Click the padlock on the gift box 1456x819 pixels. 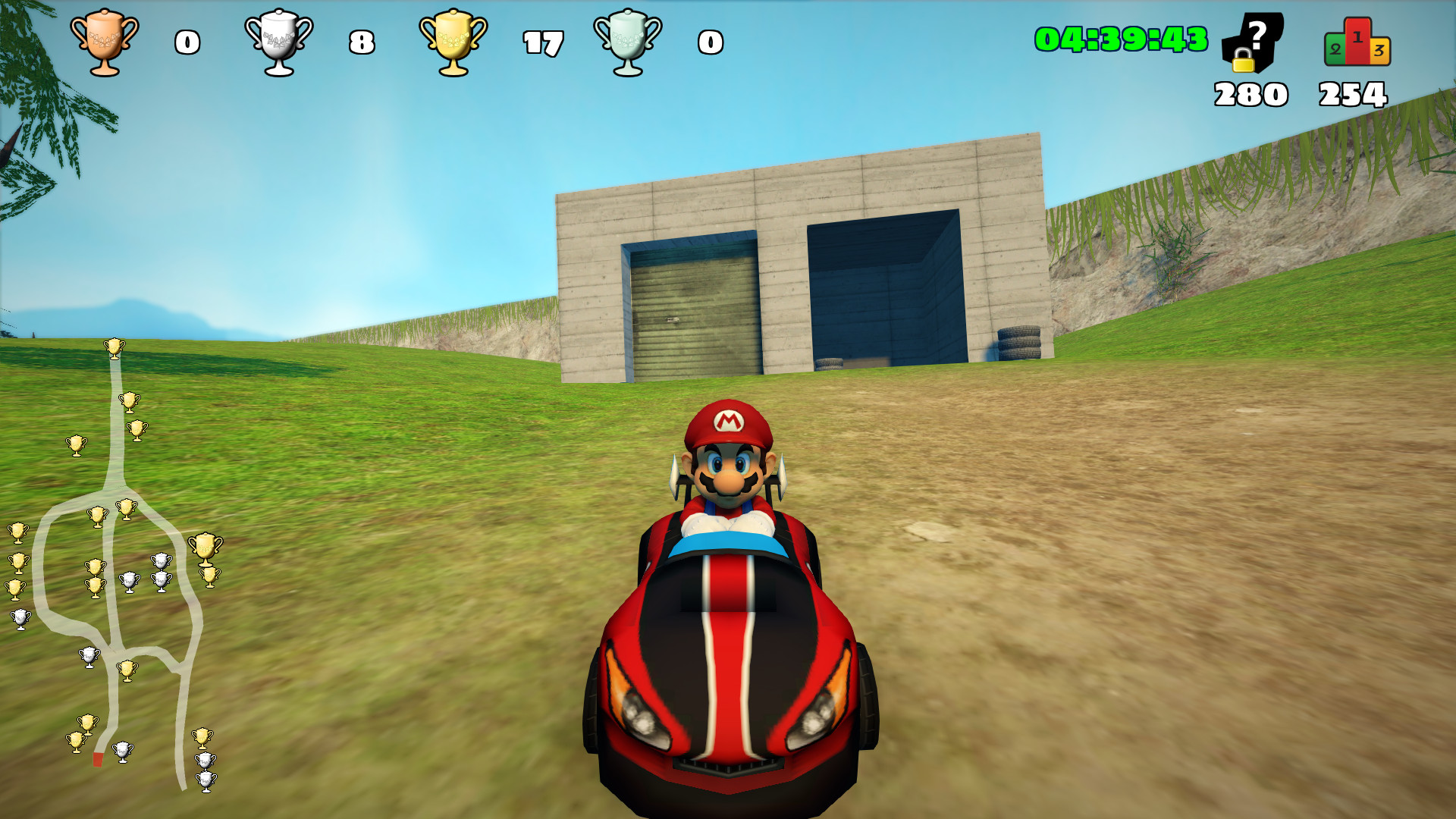point(1242,61)
